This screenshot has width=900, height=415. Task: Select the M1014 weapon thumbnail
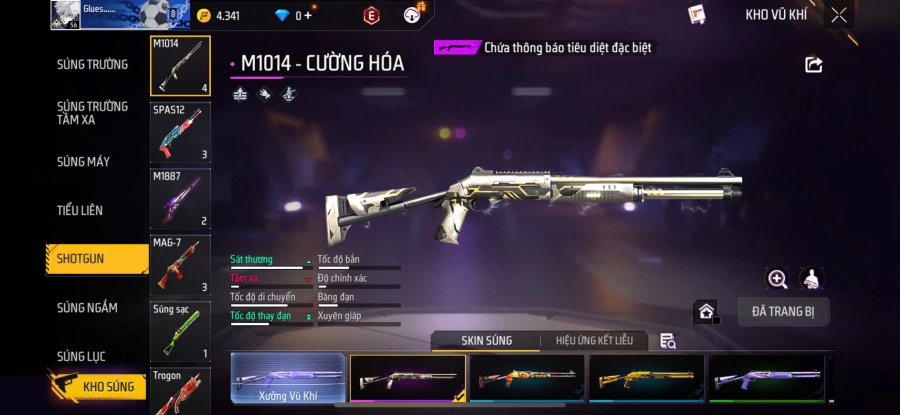180,67
